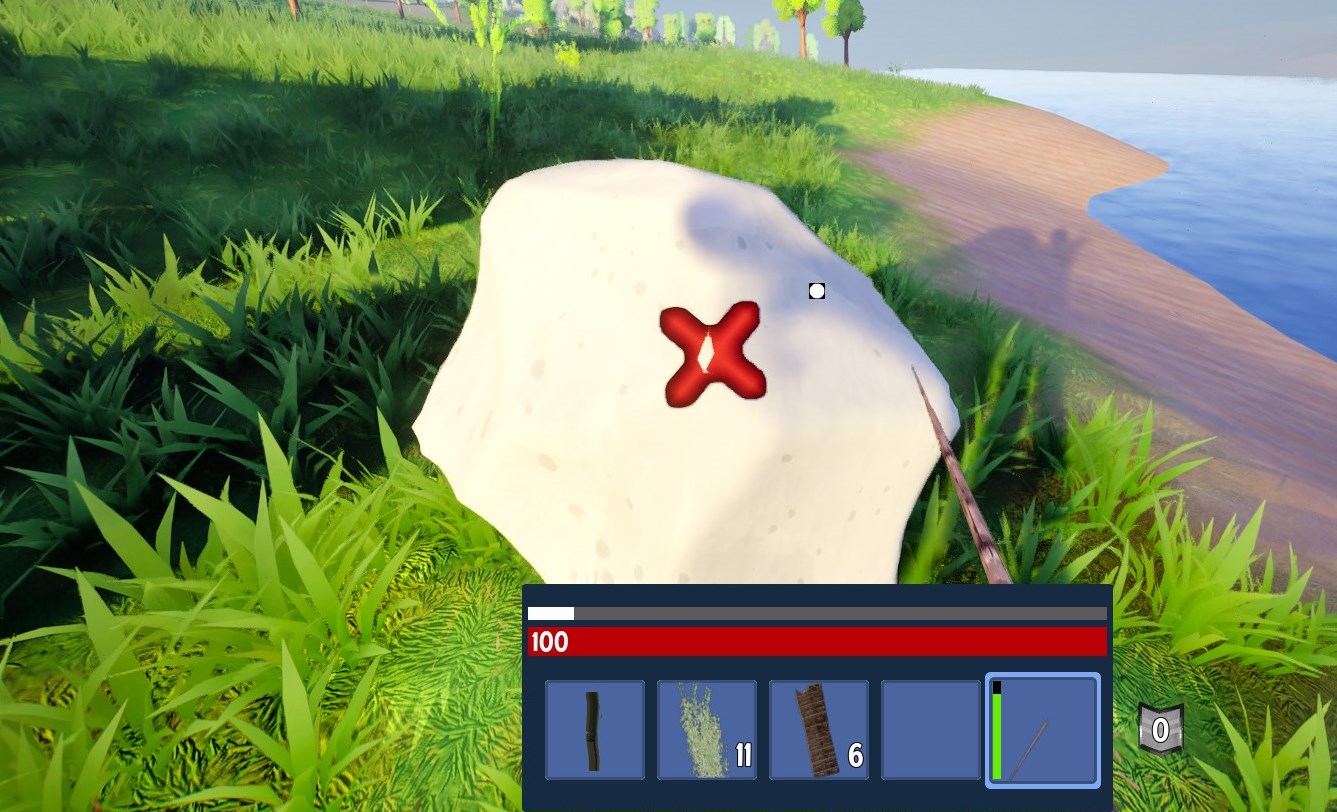Click the green spear durability bar

coord(997,735)
